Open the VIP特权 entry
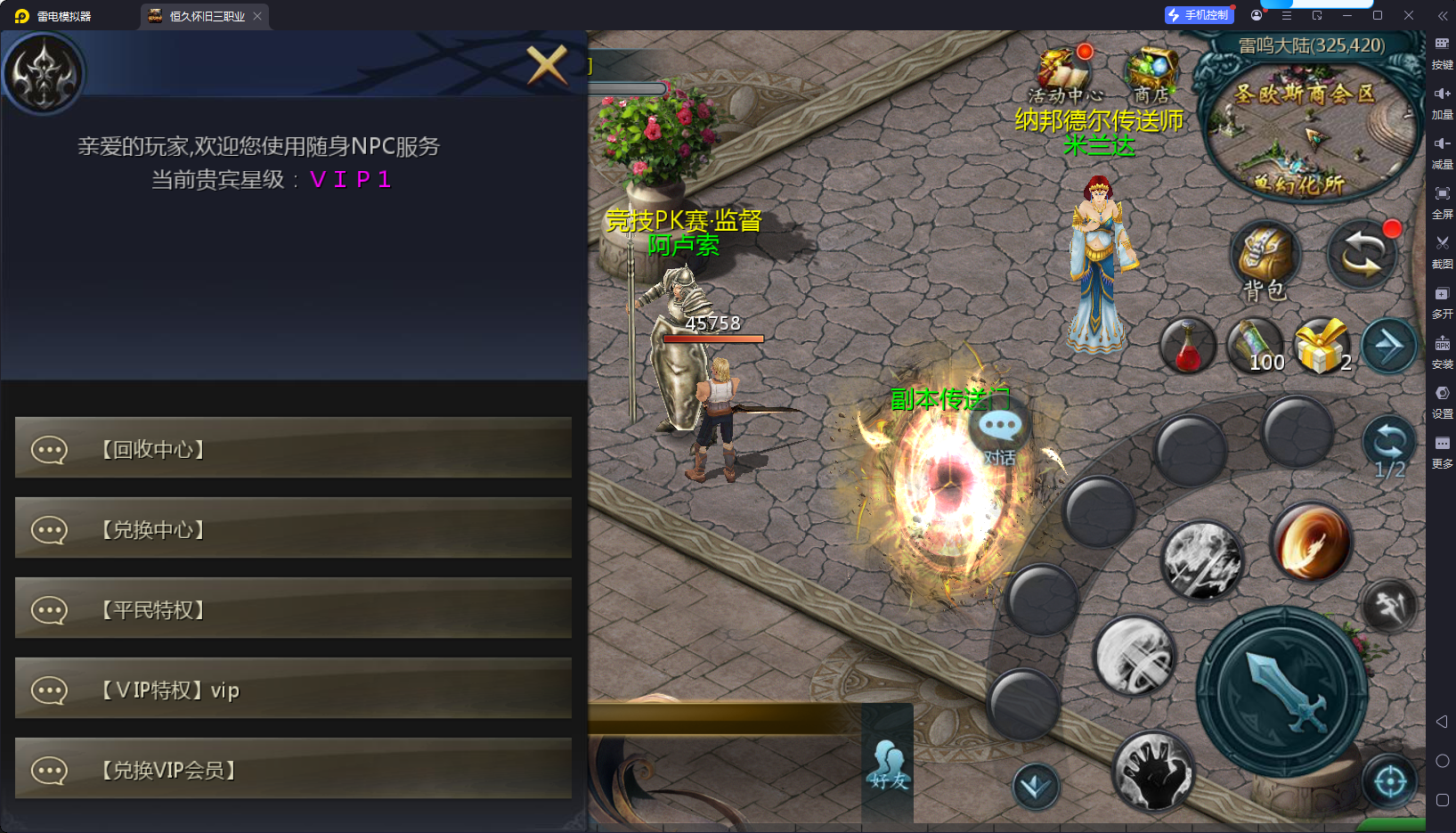Viewport: 1456px width, 833px height. tap(293, 689)
